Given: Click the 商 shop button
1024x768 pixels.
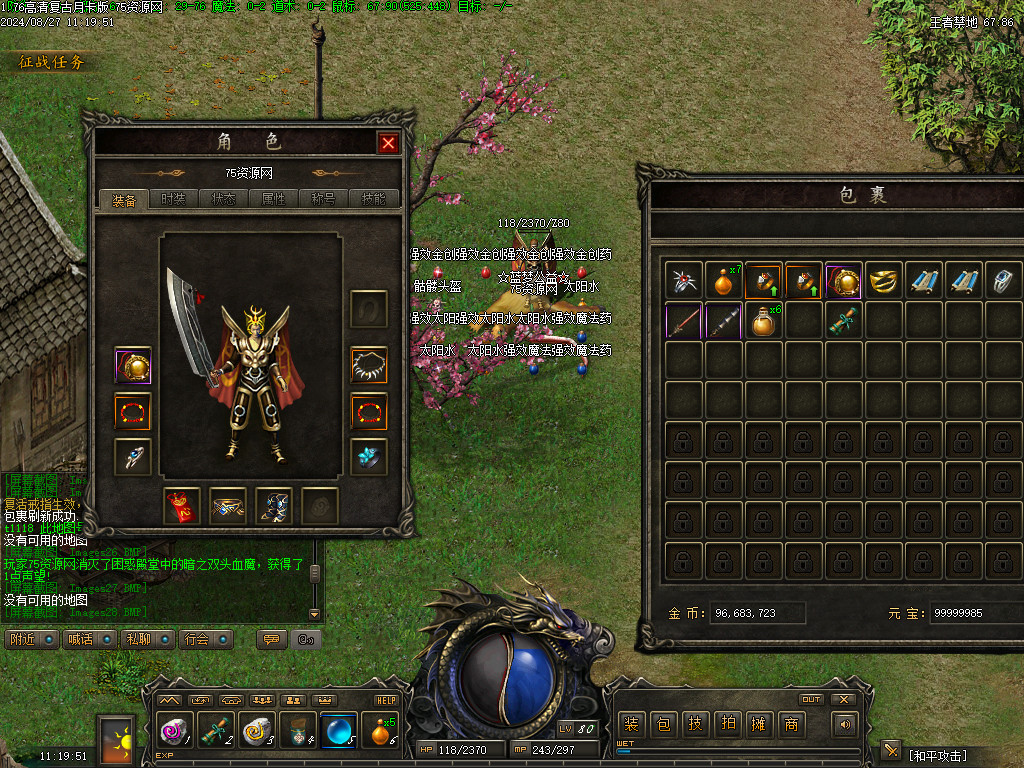Looking at the screenshot, I should pyautogui.click(x=791, y=724).
